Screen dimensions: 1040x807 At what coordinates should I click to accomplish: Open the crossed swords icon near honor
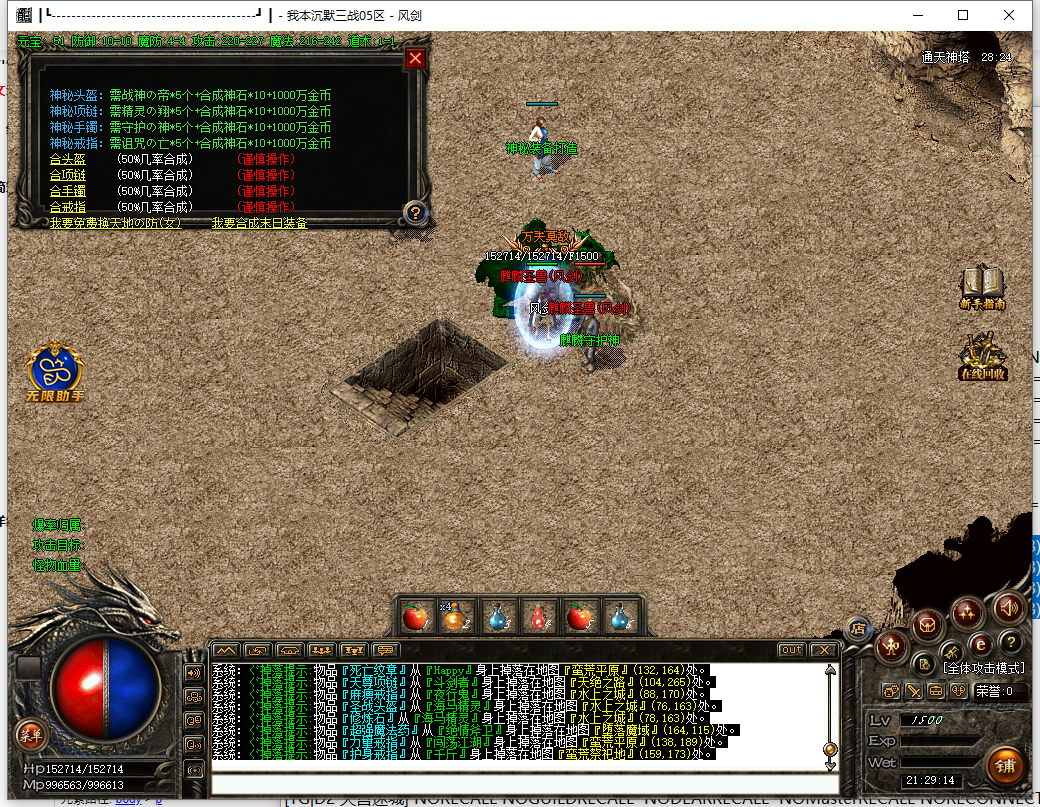913,690
